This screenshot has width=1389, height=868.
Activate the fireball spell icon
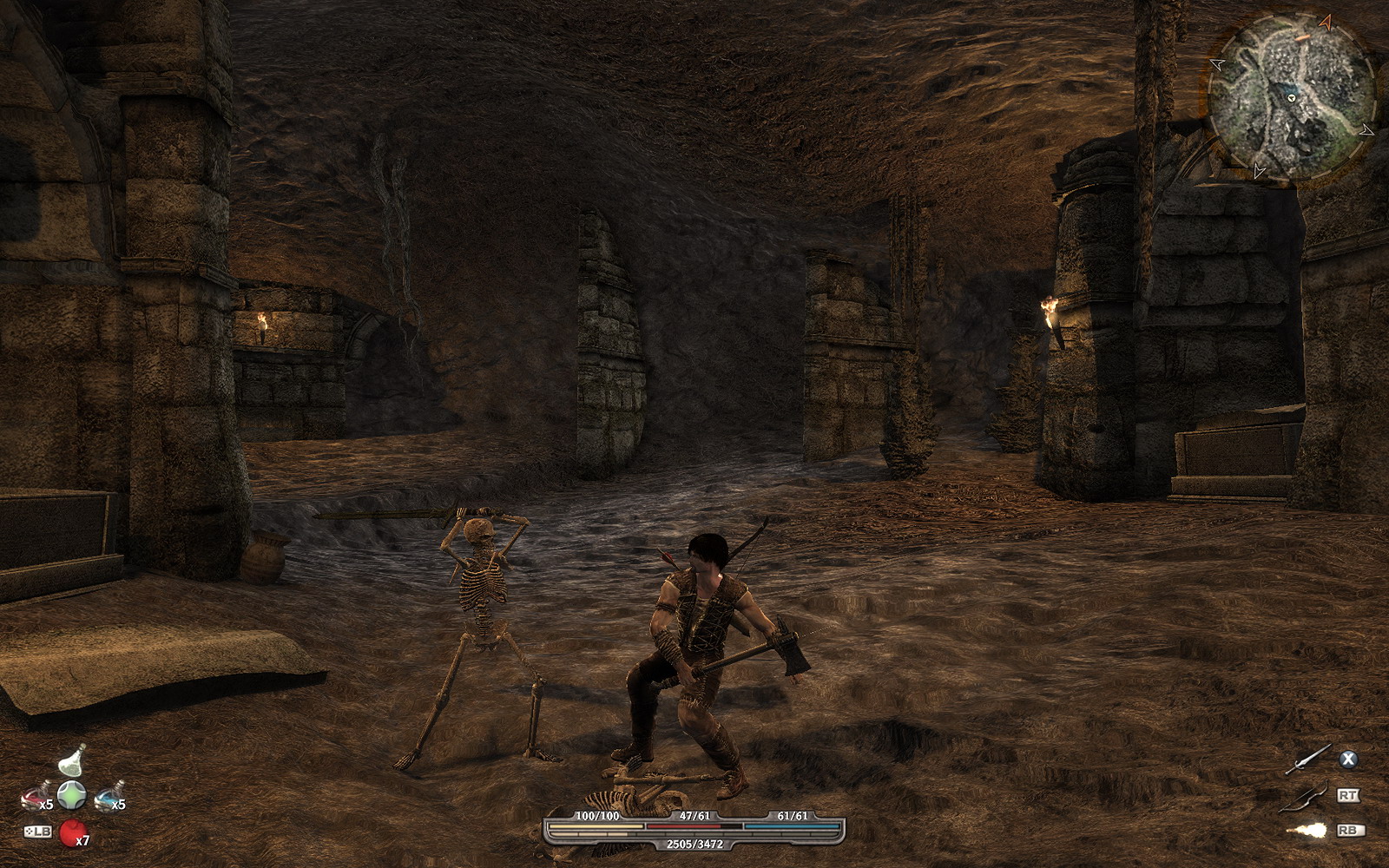pyautogui.click(x=1308, y=831)
